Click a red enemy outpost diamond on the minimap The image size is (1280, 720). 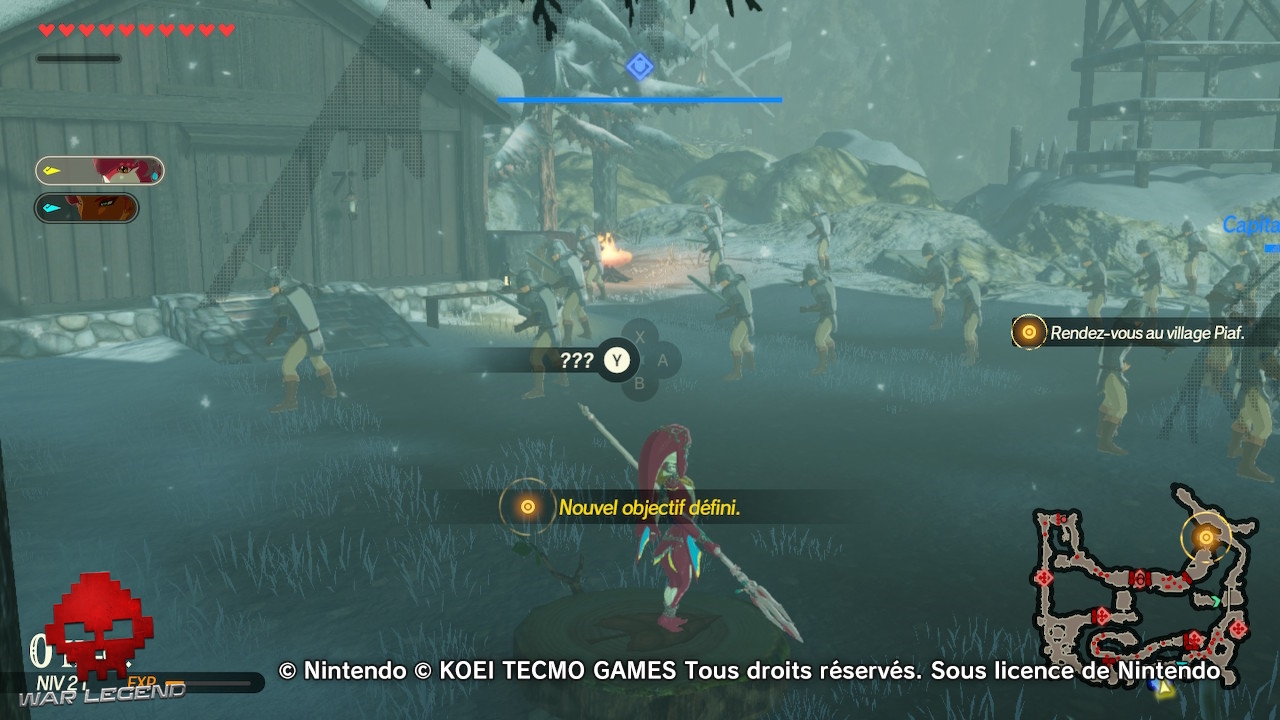(1043, 579)
